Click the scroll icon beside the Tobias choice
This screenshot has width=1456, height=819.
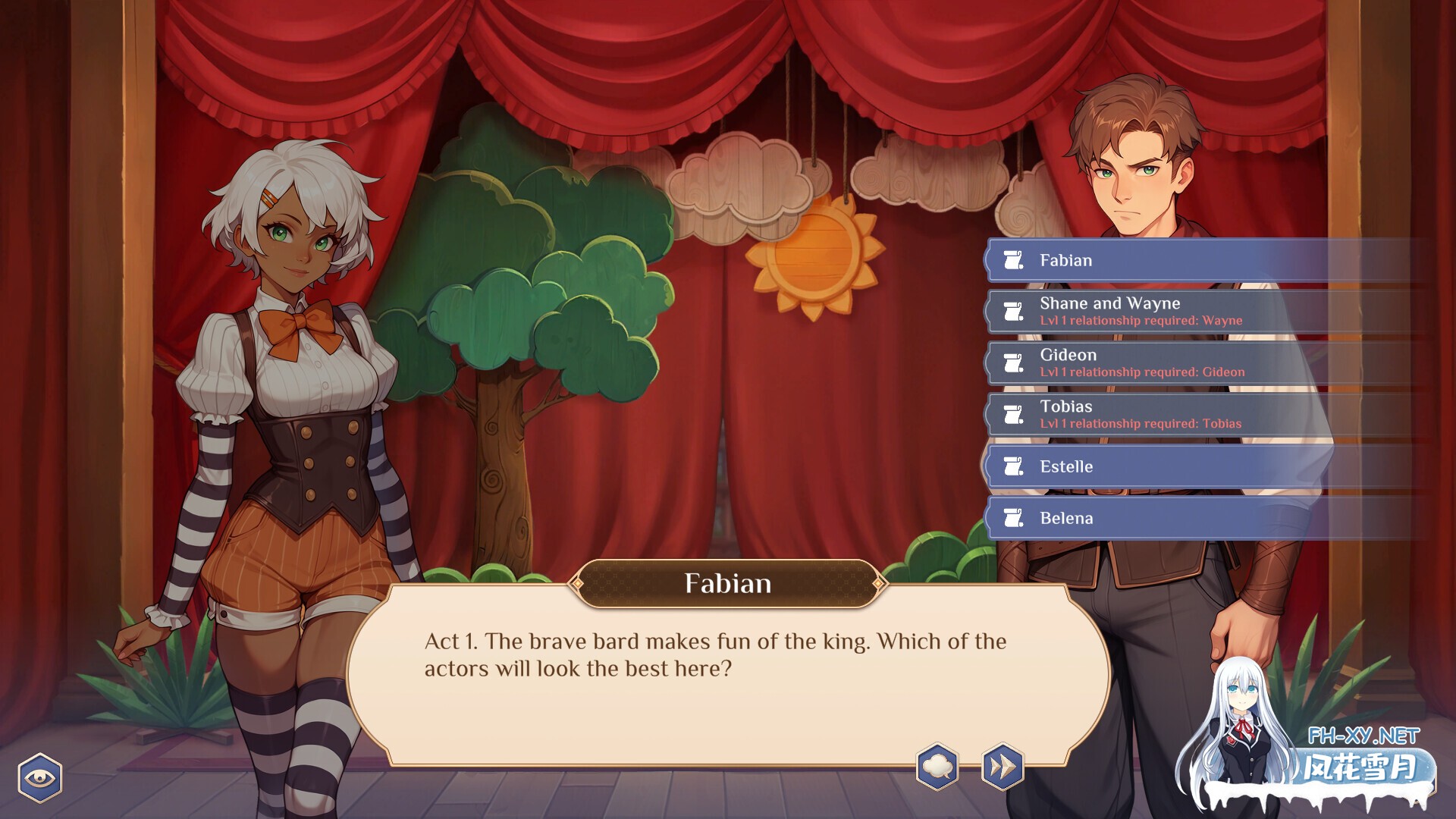pos(1013,414)
